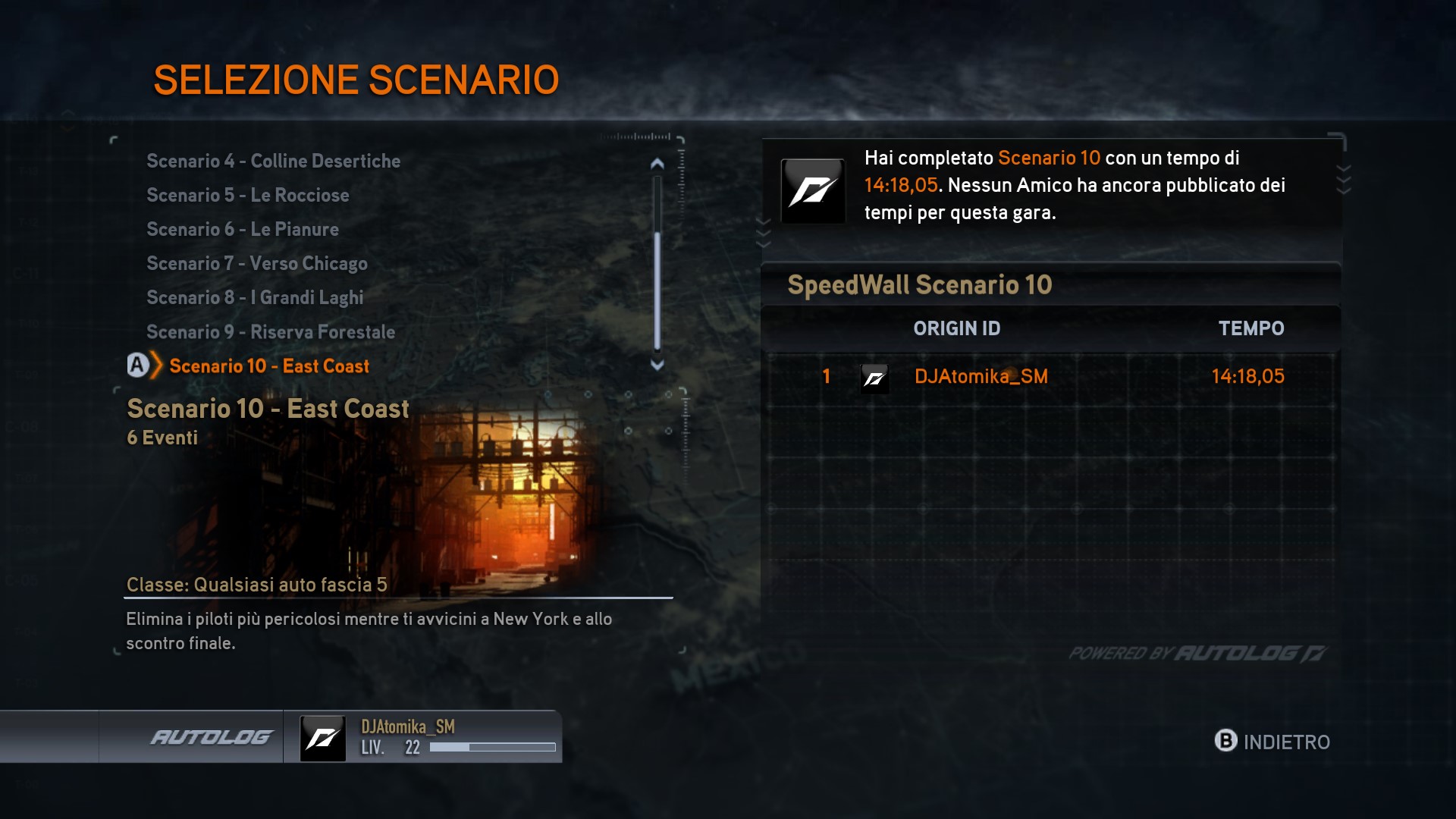Open Scenario 6 - Le Pianure
This screenshot has width=1456, height=819.
click(x=243, y=230)
